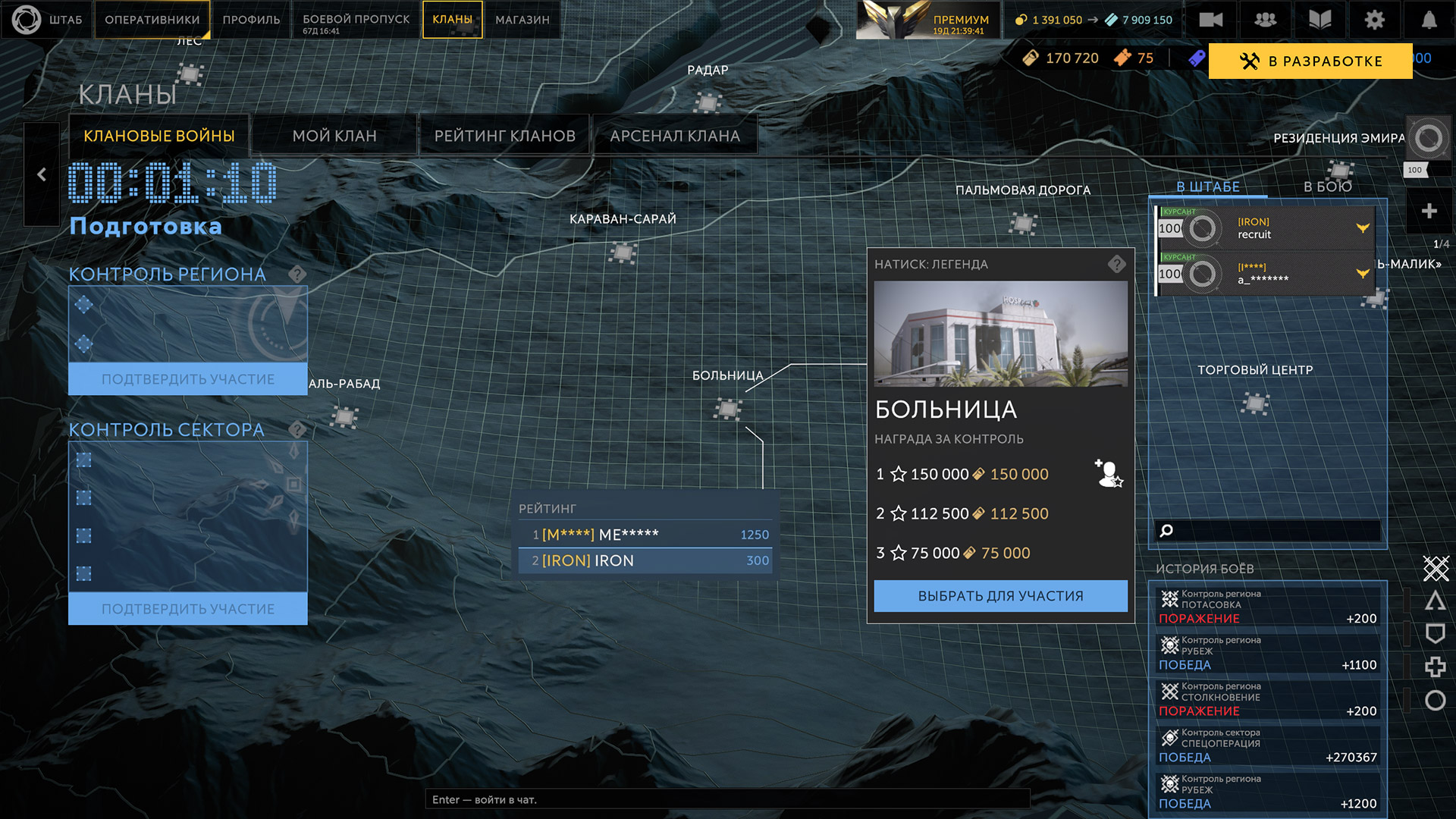Switch roster to В бою tab

point(1327,187)
